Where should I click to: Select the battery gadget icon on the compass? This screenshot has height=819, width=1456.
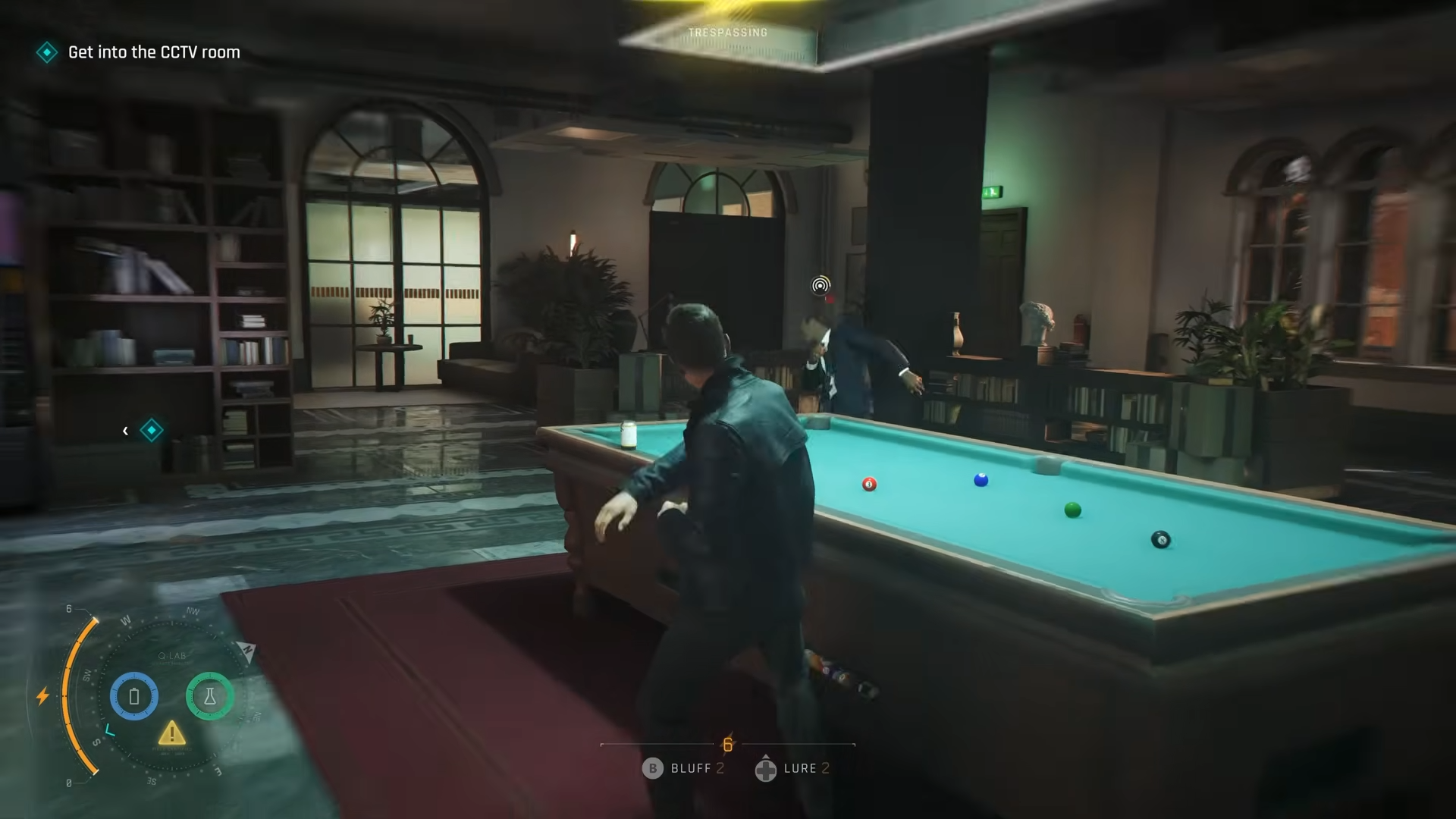tap(133, 697)
